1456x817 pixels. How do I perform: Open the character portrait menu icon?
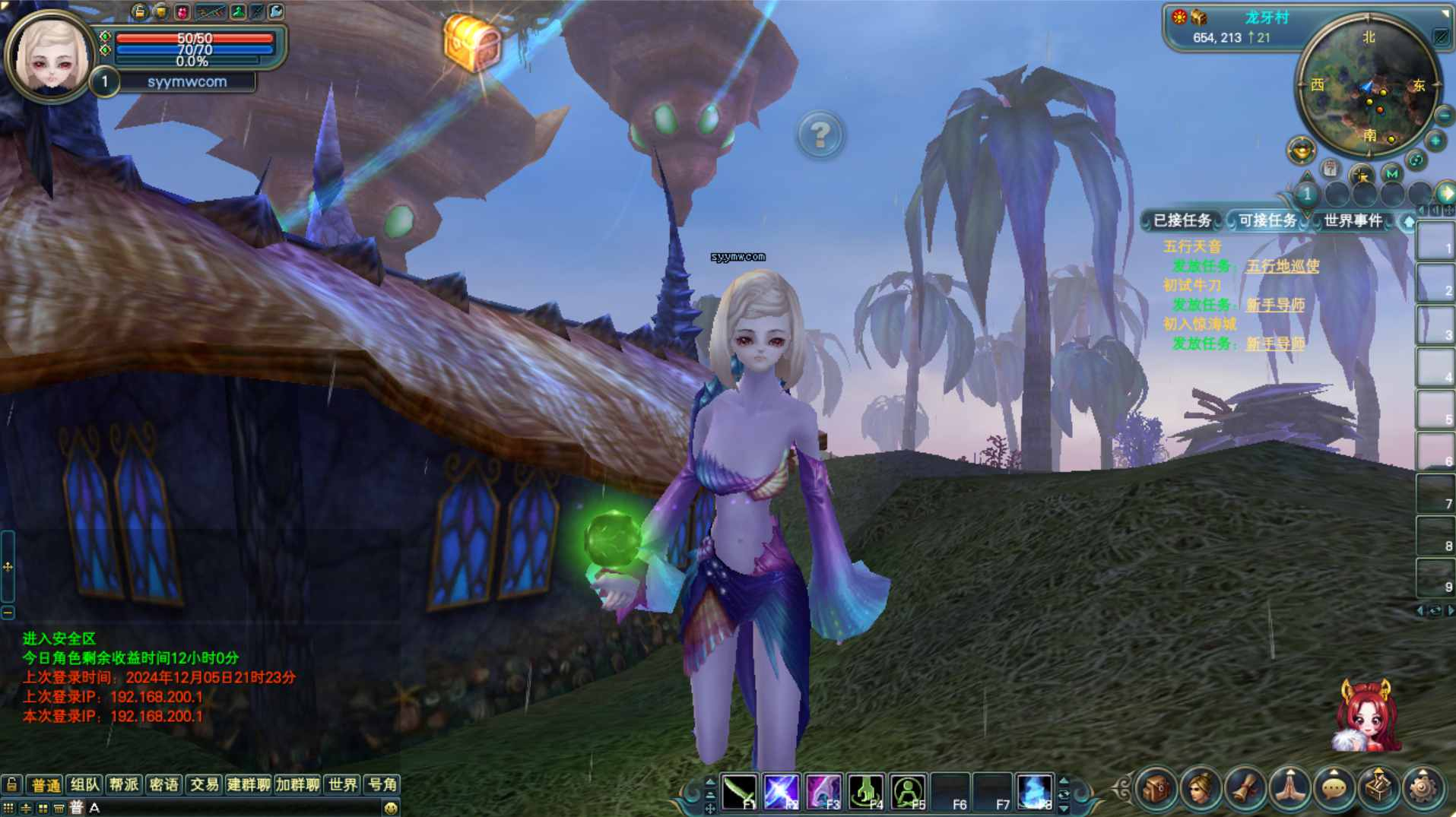(x=1201, y=789)
